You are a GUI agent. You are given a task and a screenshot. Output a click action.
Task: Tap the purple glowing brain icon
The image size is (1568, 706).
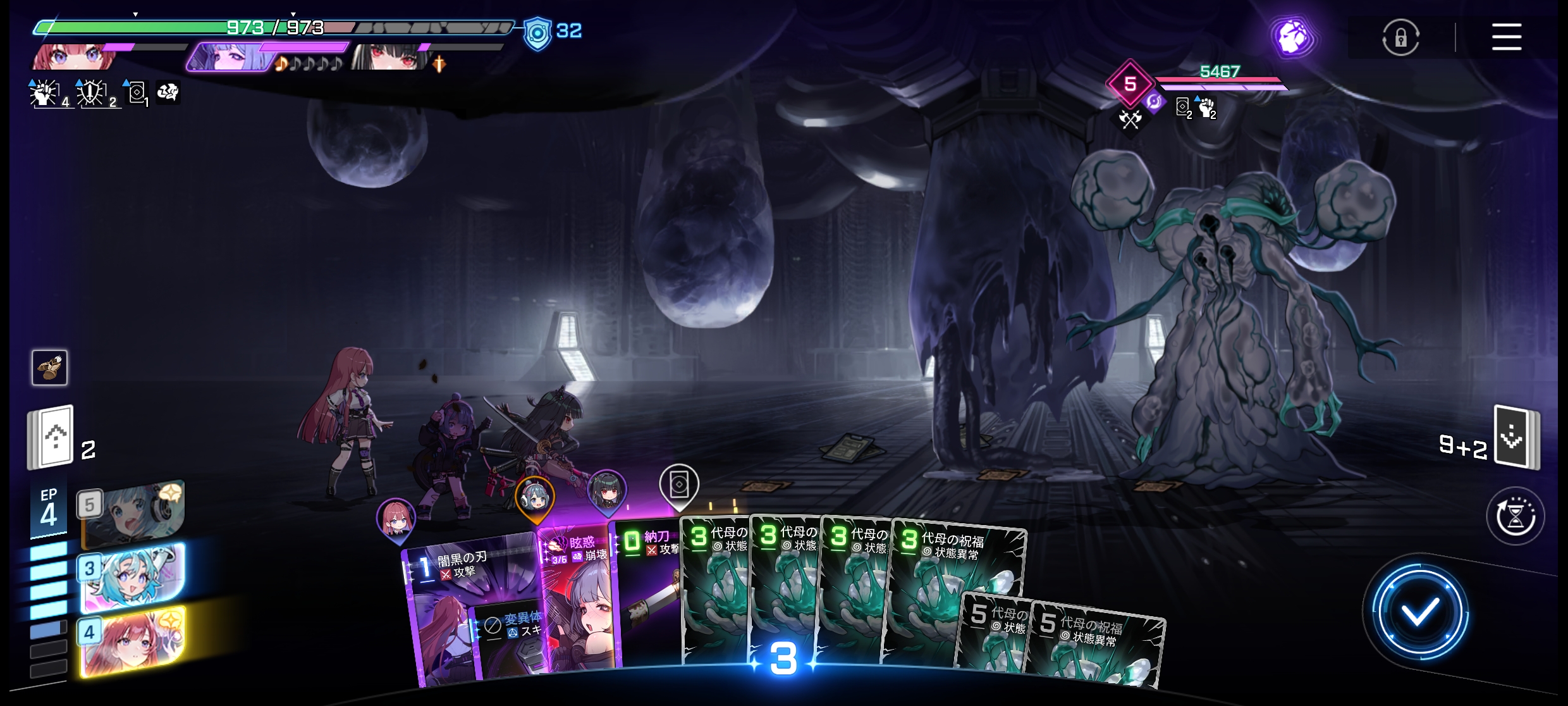click(x=1292, y=37)
